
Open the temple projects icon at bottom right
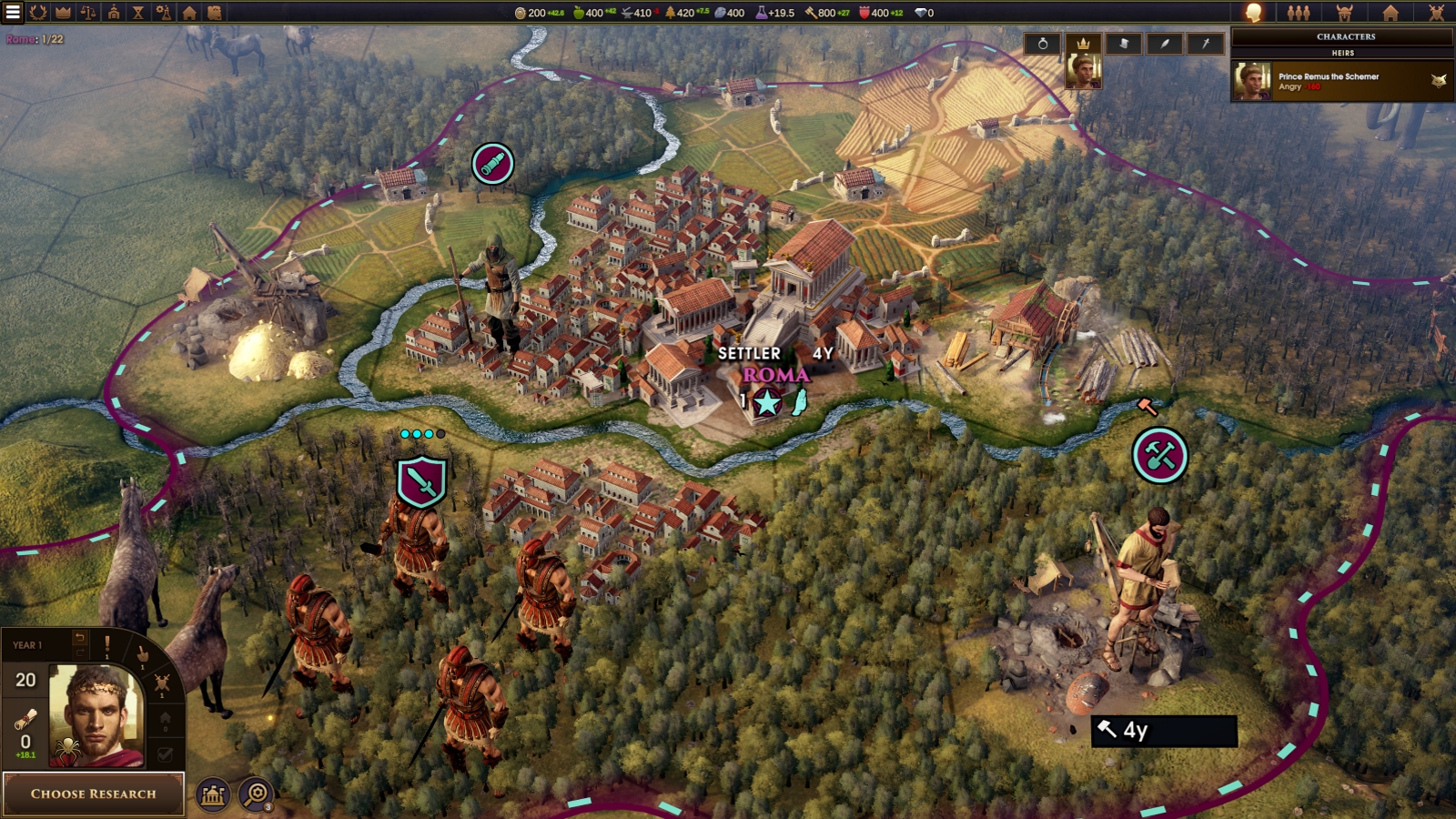coord(214,794)
